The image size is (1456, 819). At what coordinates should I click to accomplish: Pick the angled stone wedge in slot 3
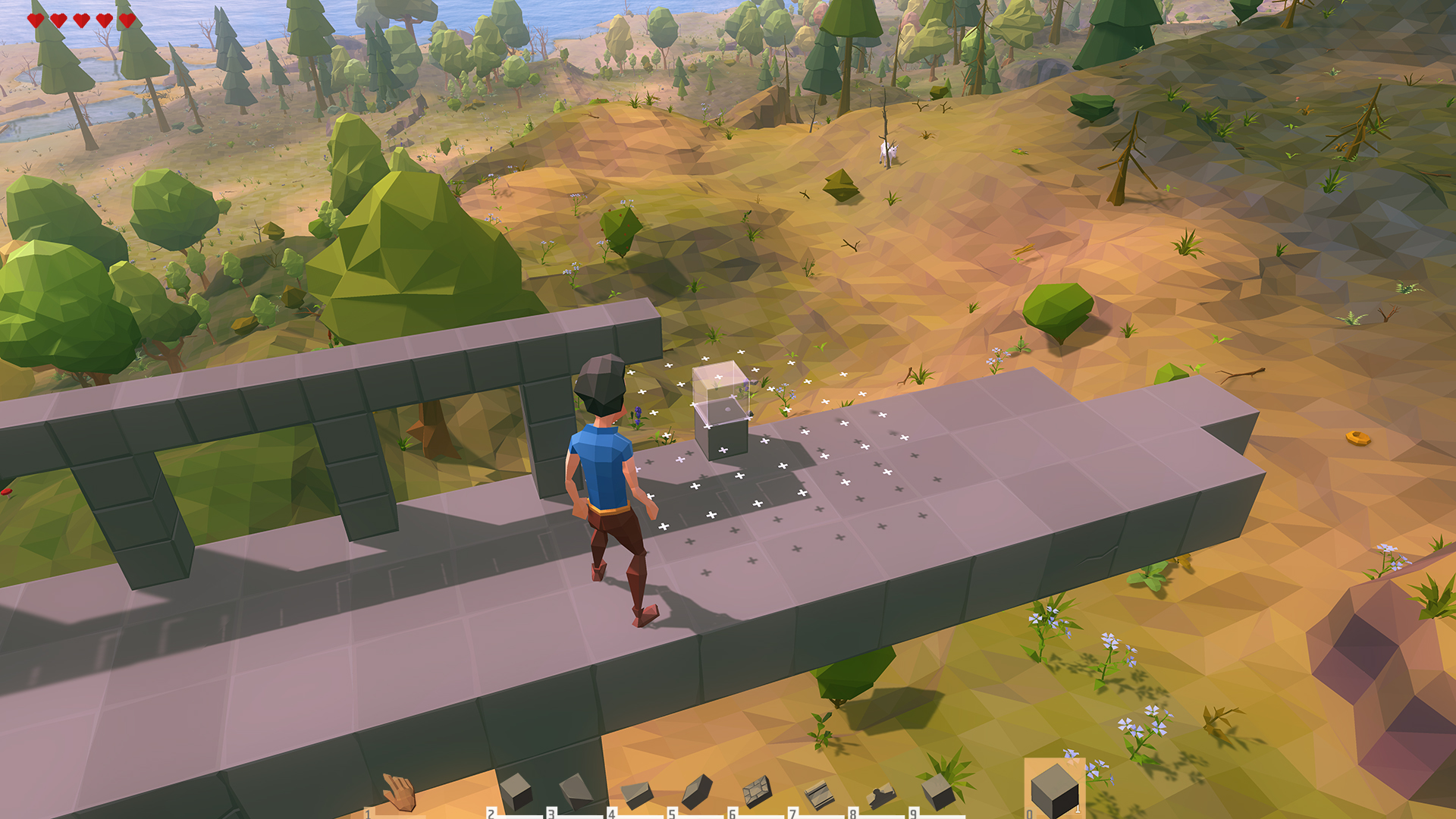[576, 792]
